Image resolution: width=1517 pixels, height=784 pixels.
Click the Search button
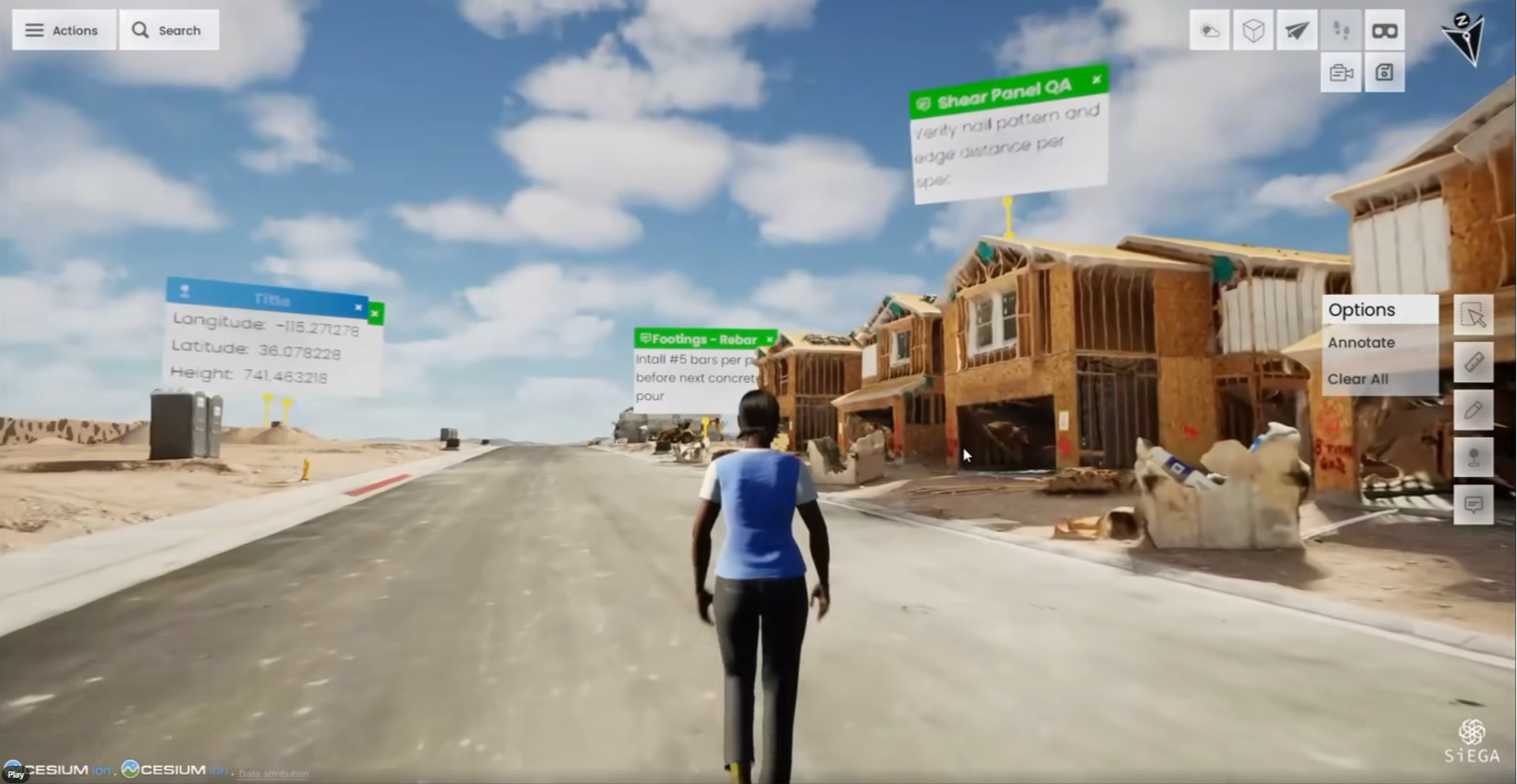click(169, 29)
